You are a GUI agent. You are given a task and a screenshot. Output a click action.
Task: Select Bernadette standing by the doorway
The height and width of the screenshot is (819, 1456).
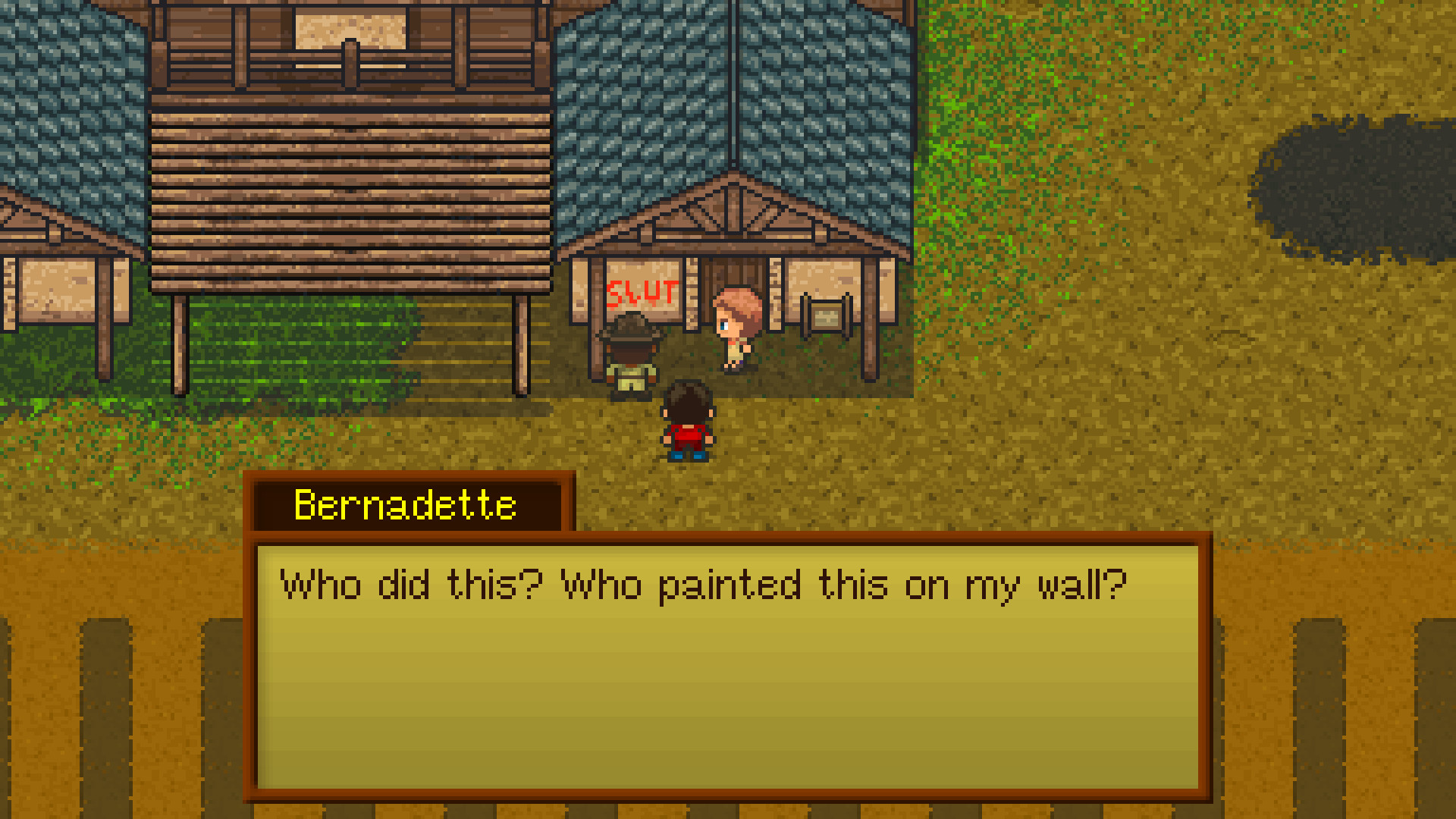point(734,326)
